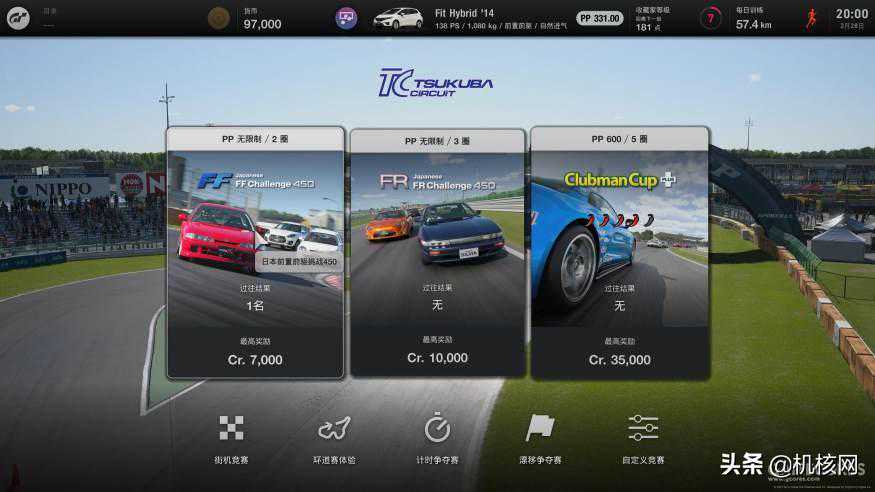Click the Gran Turismo logo in top bar

19,18
